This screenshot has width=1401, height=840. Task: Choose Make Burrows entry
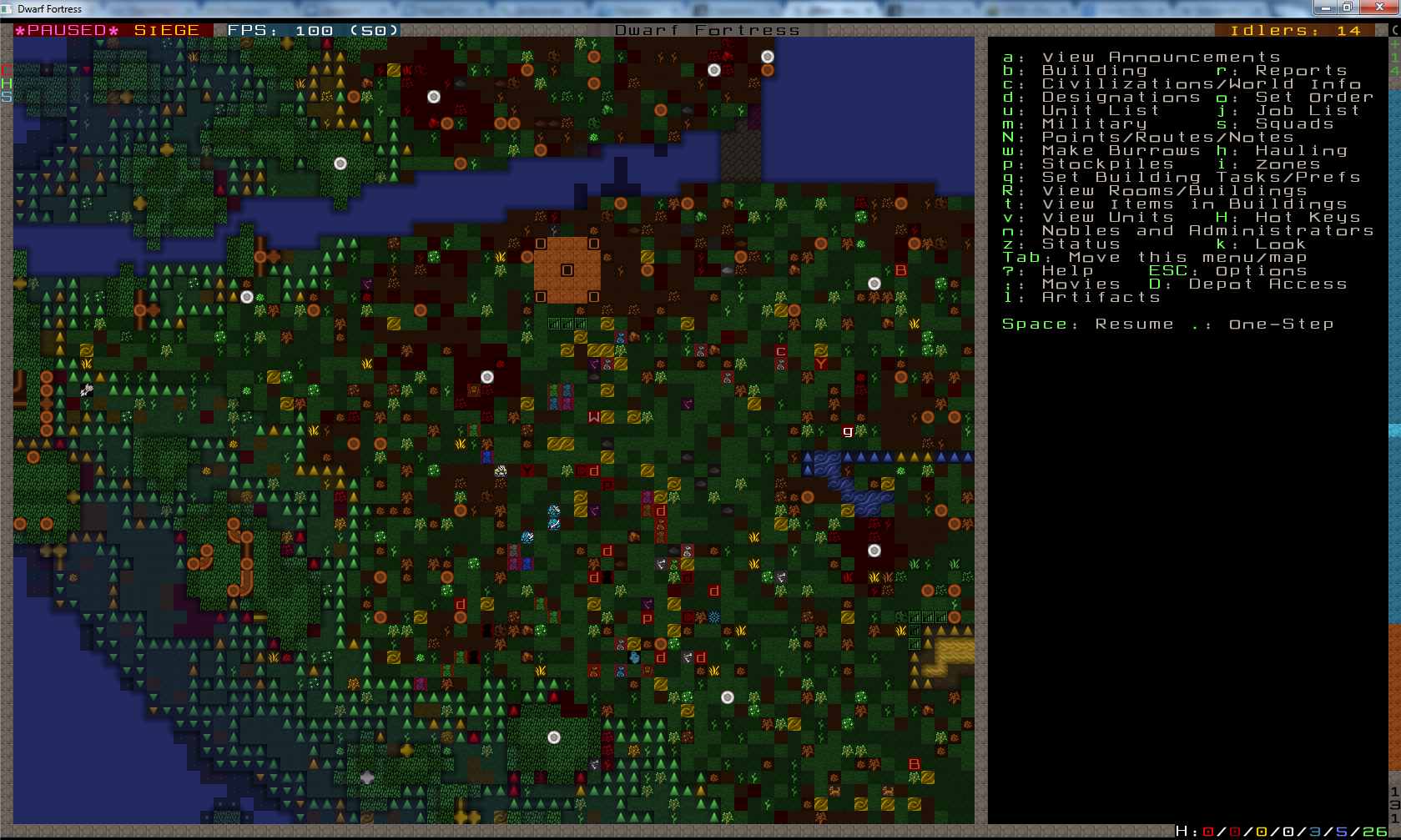pyautogui.click(x=1121, y=151)
